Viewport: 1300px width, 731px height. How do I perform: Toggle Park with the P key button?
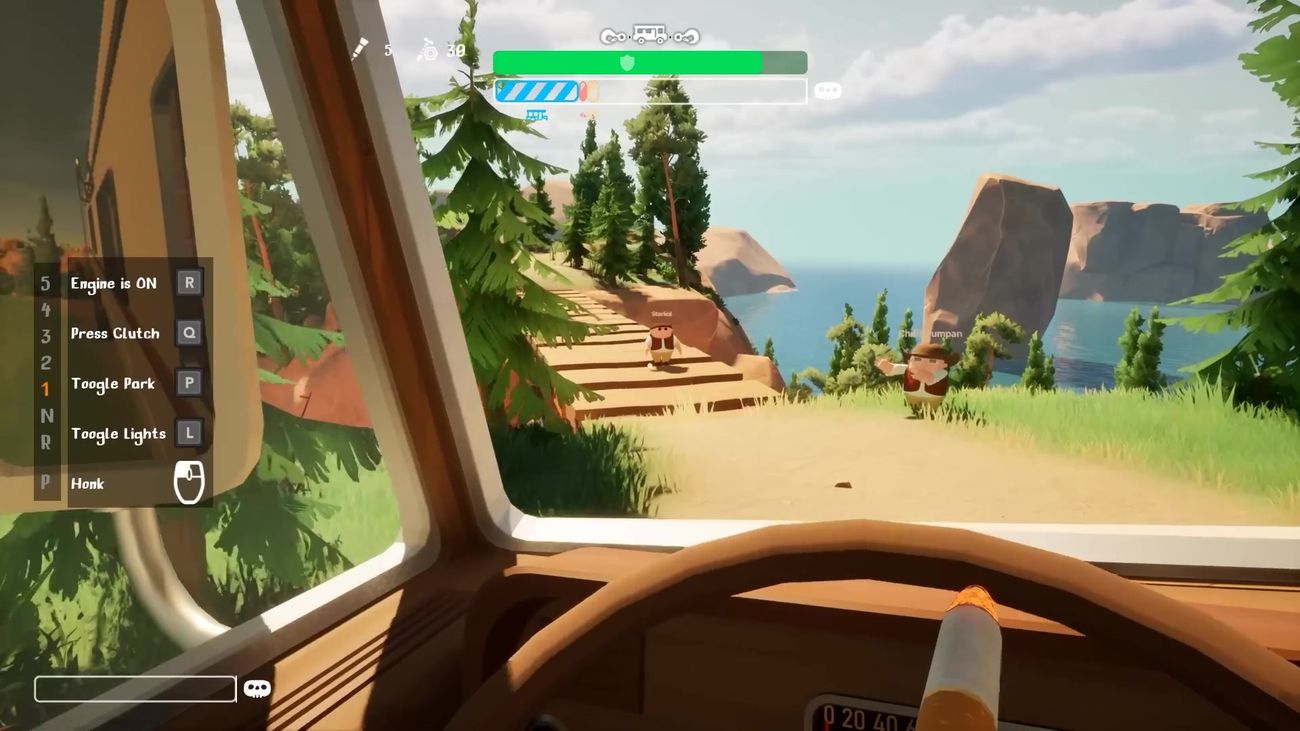tap(187, 381)
